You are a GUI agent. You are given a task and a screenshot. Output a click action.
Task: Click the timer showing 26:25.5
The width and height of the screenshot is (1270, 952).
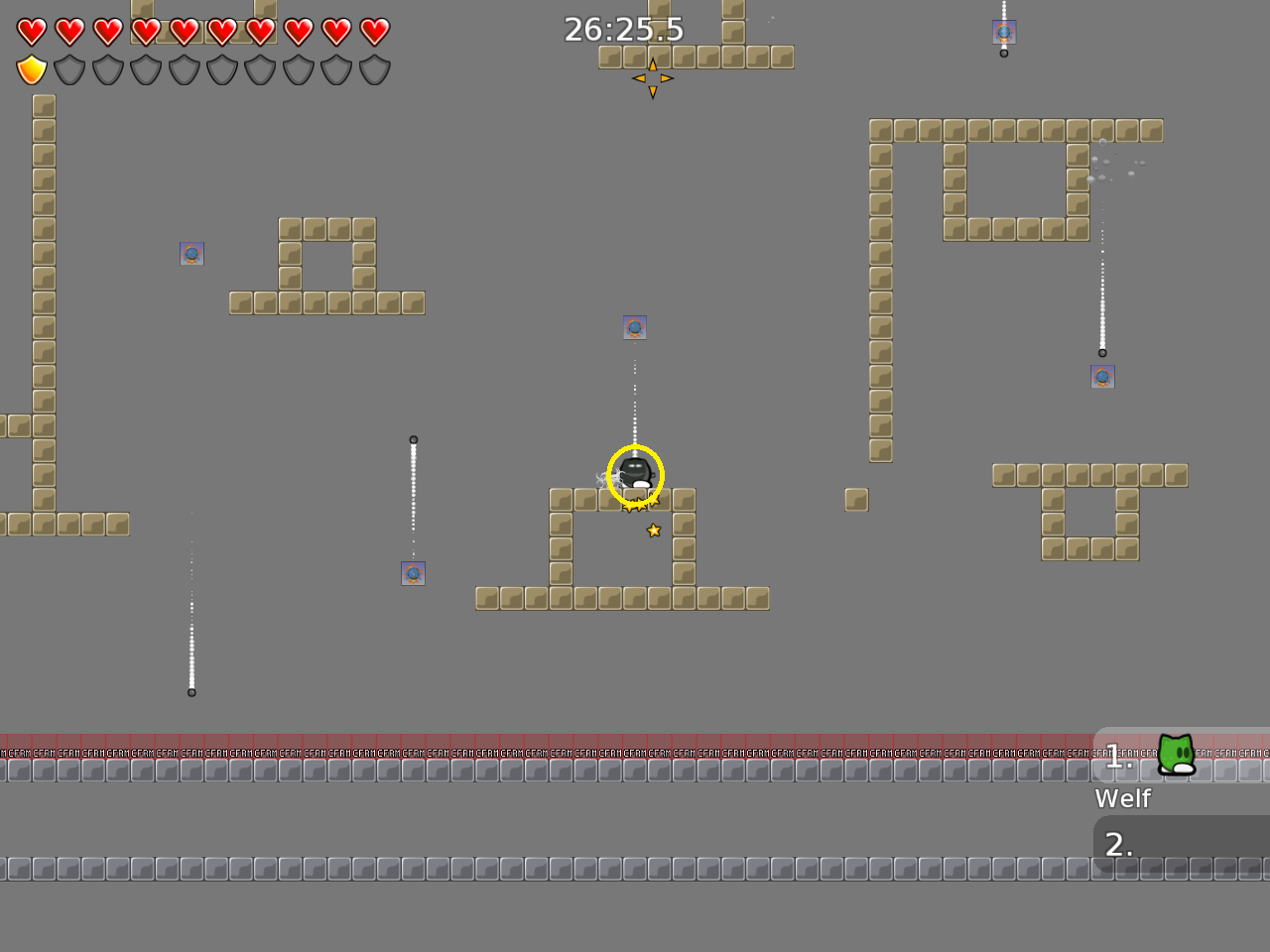[623, 30]
